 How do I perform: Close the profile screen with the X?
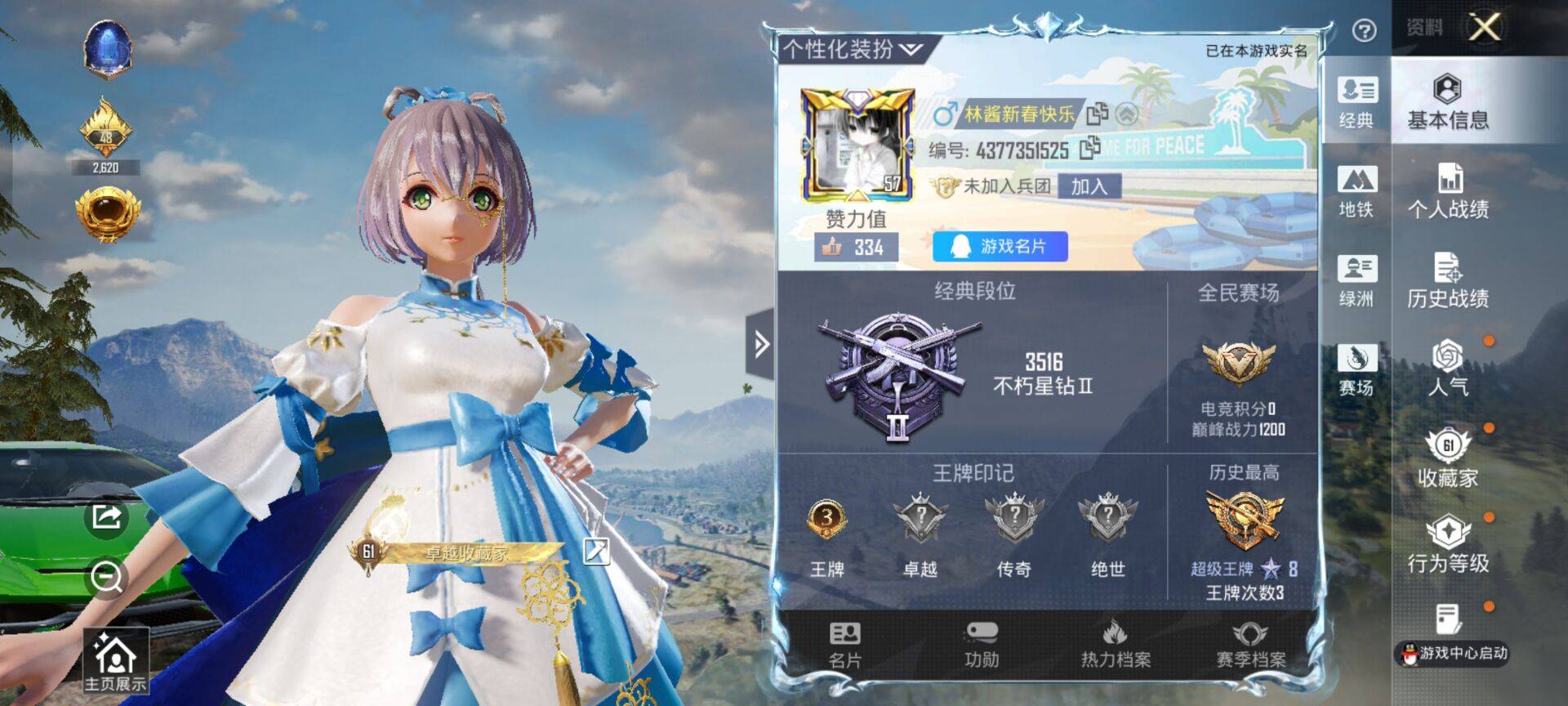[1484, 27]
